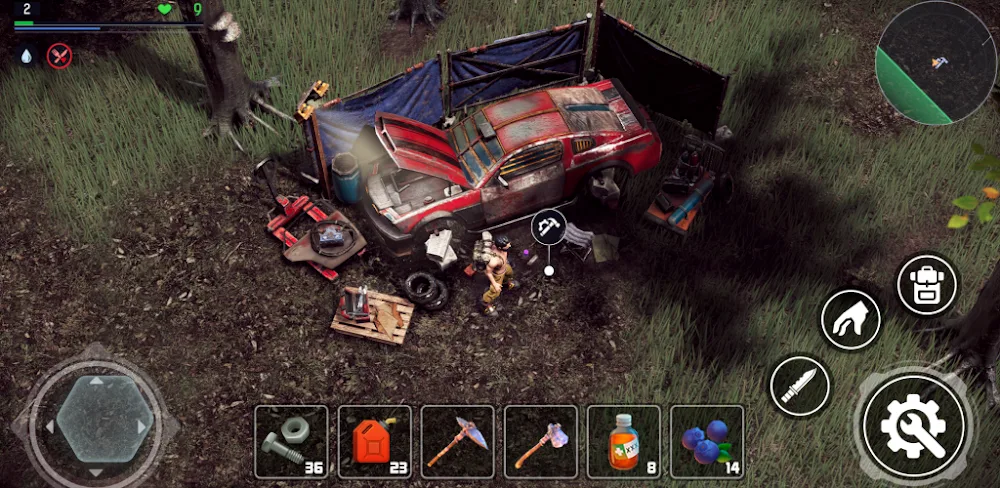Tap the hand grab action button
The height and width of the screenshot is (488, 1000).
tap(850, 321)
